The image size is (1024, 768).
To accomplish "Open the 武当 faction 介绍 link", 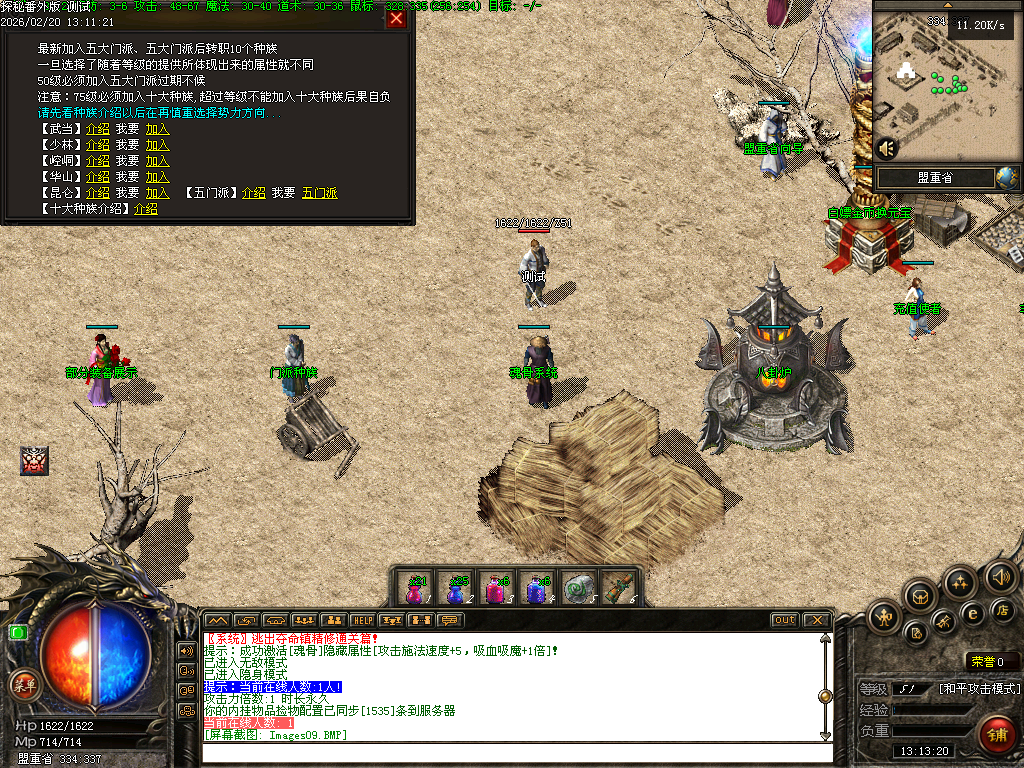I will (98, 129).
